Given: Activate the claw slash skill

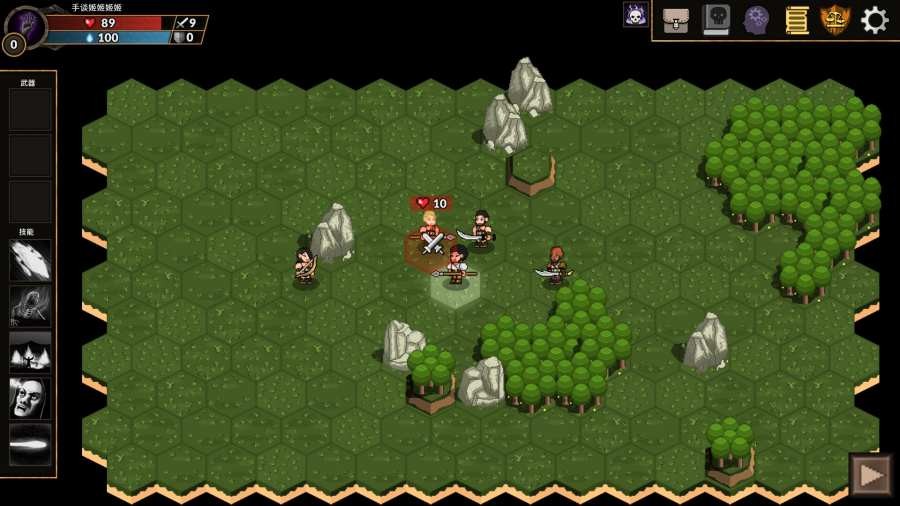Looking at the screenshot, I should (x=30, y=260).
